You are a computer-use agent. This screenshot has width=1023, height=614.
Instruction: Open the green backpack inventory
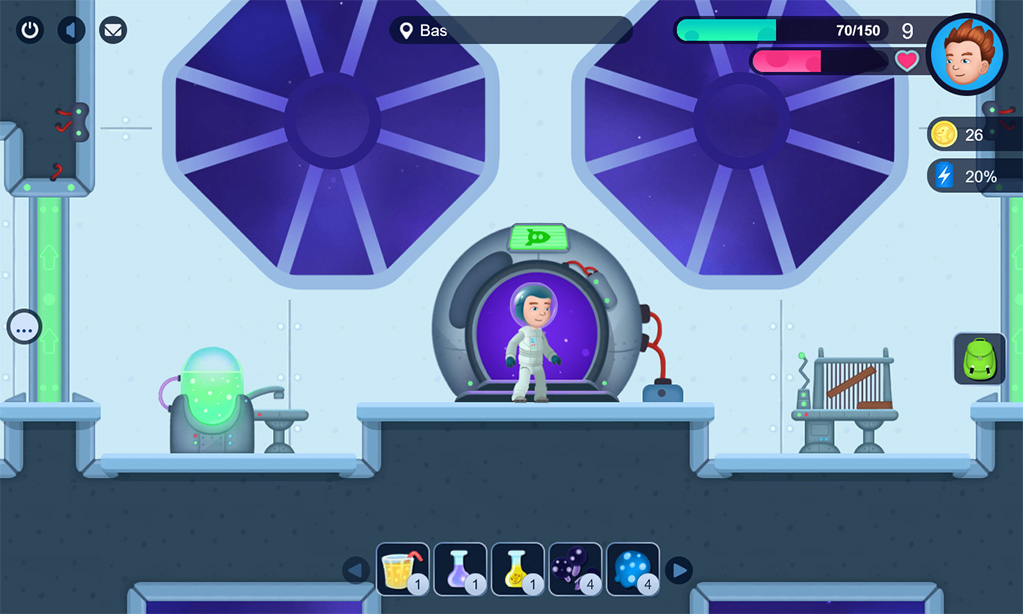coord(979,359)
